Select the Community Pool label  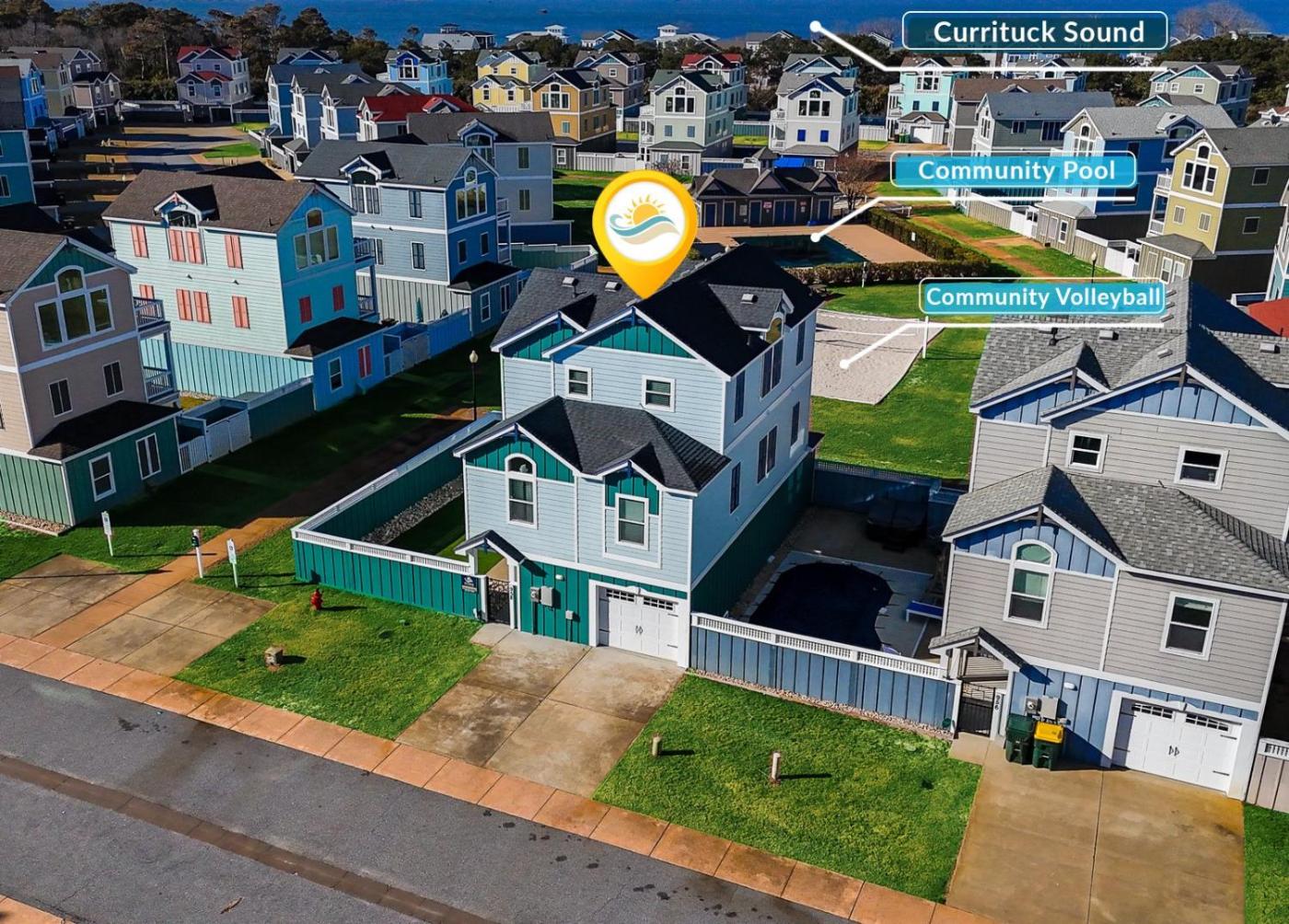pyautogui.click(x=1015, y=170)
